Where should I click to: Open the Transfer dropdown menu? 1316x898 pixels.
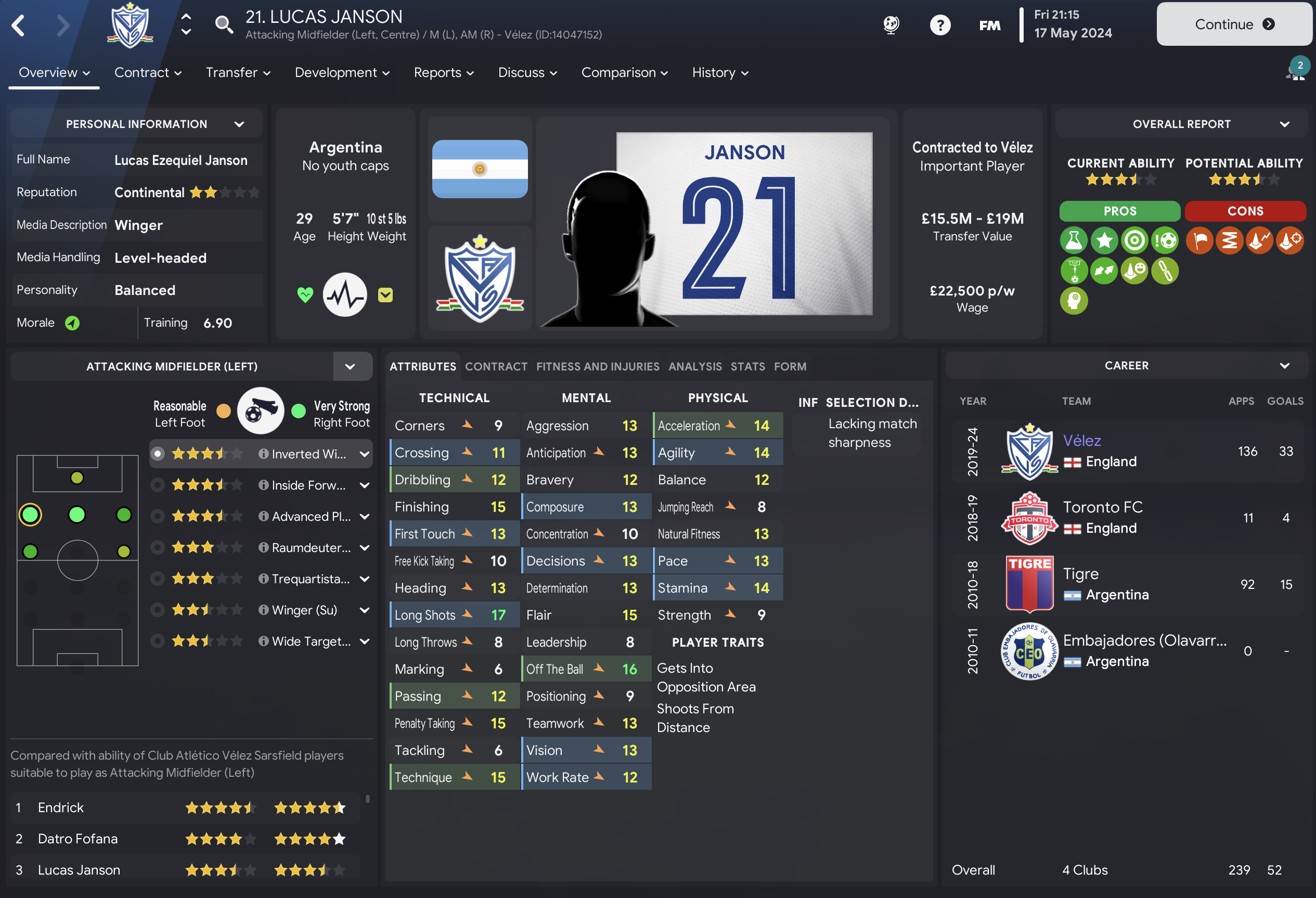coord(238,72)
